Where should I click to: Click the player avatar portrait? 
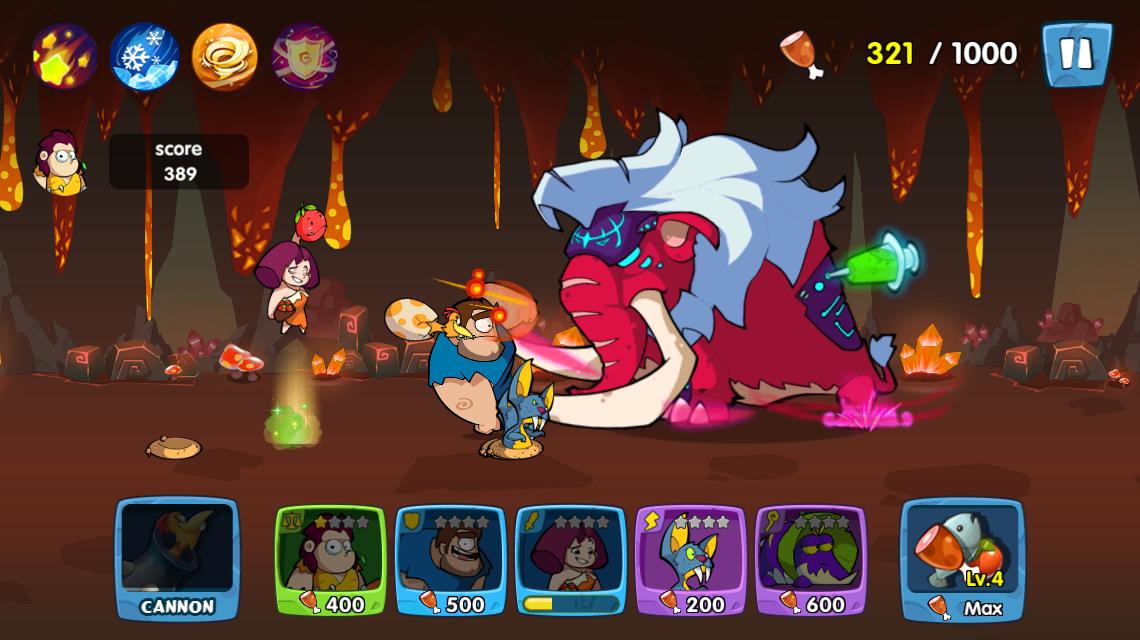click(60, 162)
